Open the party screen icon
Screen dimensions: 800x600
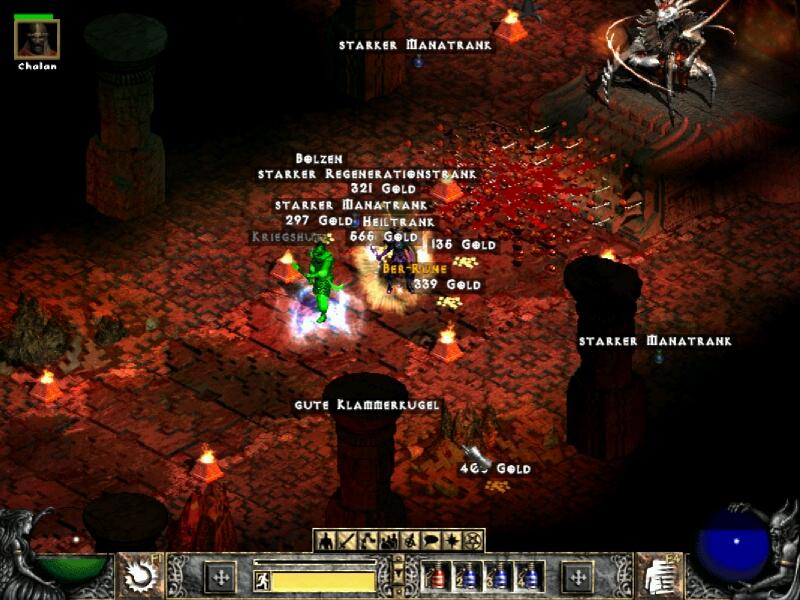tap(388, 541)
